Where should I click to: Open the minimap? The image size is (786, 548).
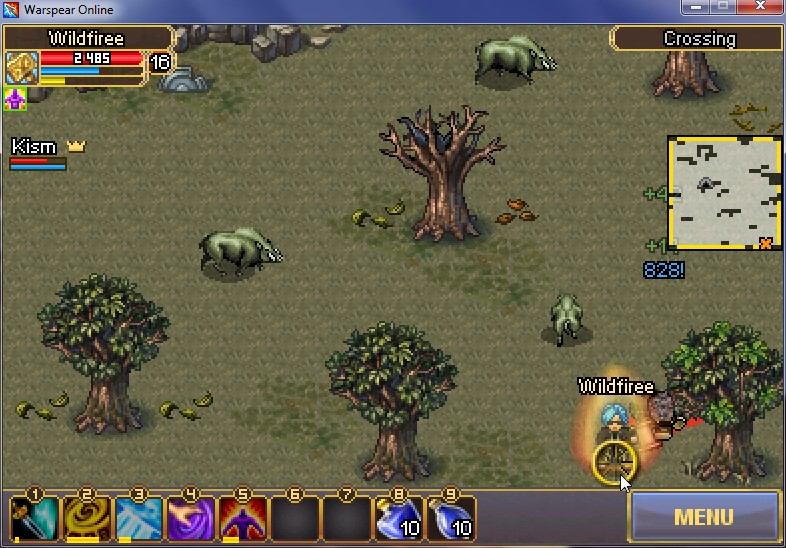[724, 193]
